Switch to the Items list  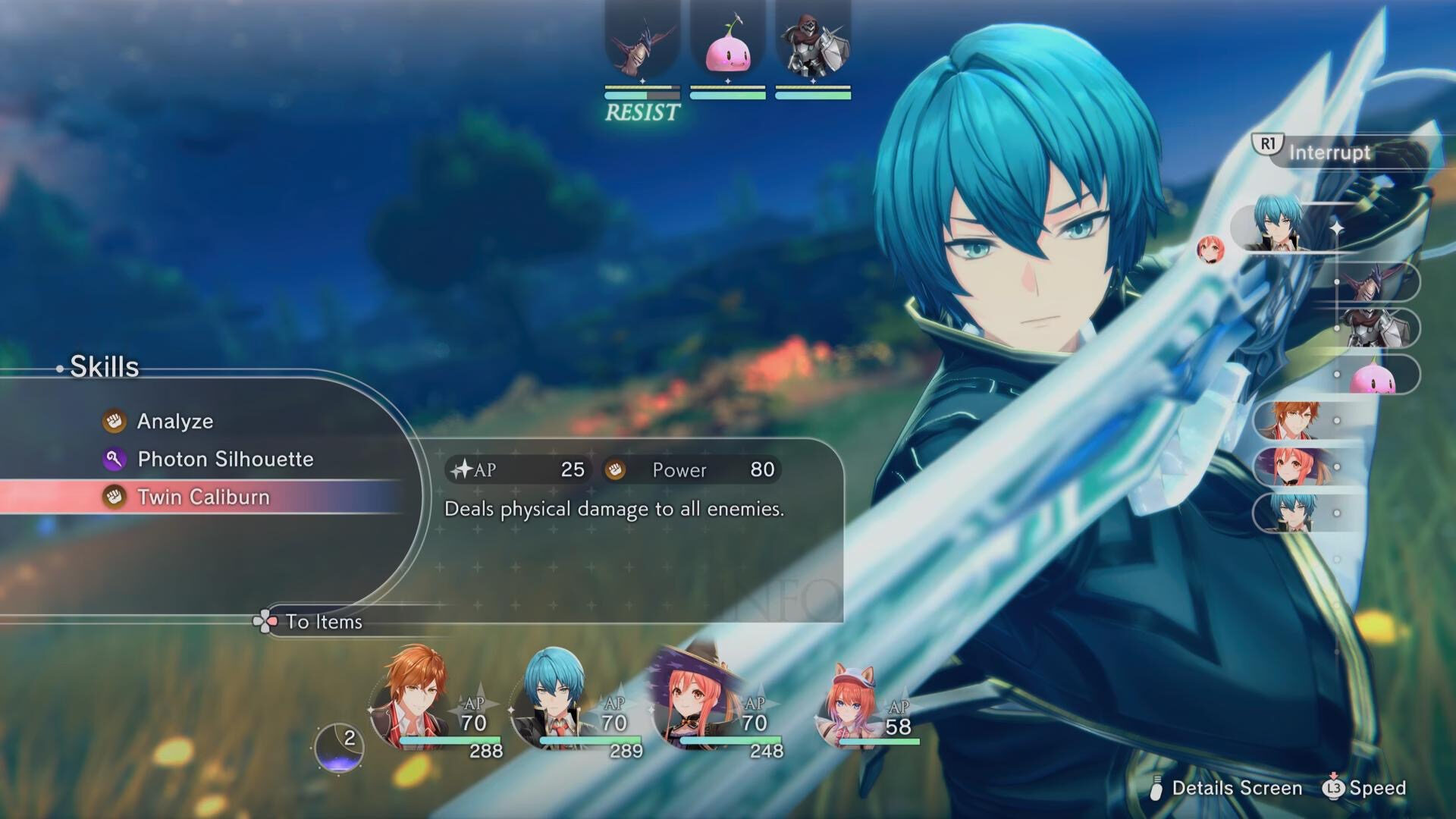pos(323,622)
